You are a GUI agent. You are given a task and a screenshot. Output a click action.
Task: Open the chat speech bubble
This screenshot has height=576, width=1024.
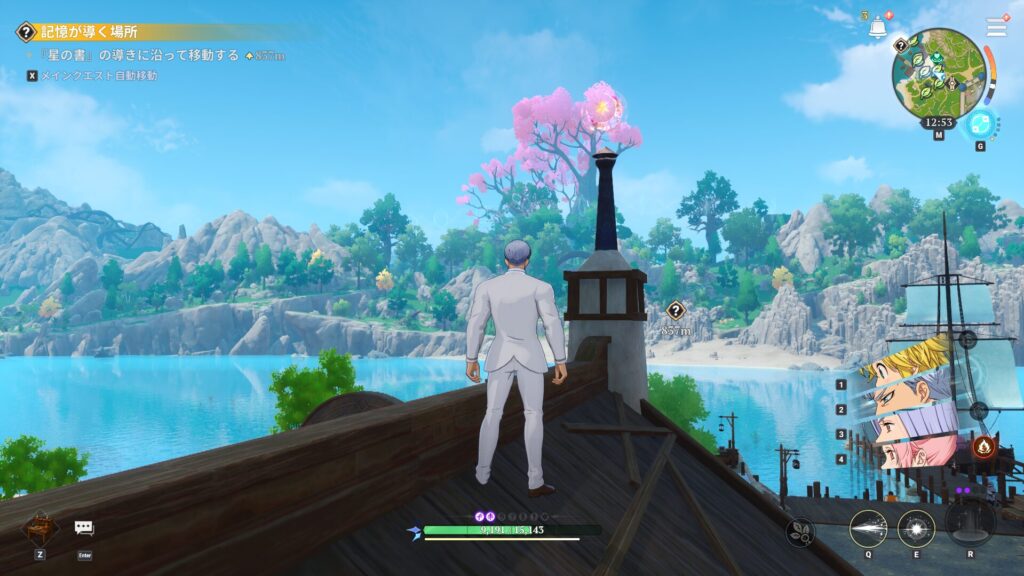84,527
